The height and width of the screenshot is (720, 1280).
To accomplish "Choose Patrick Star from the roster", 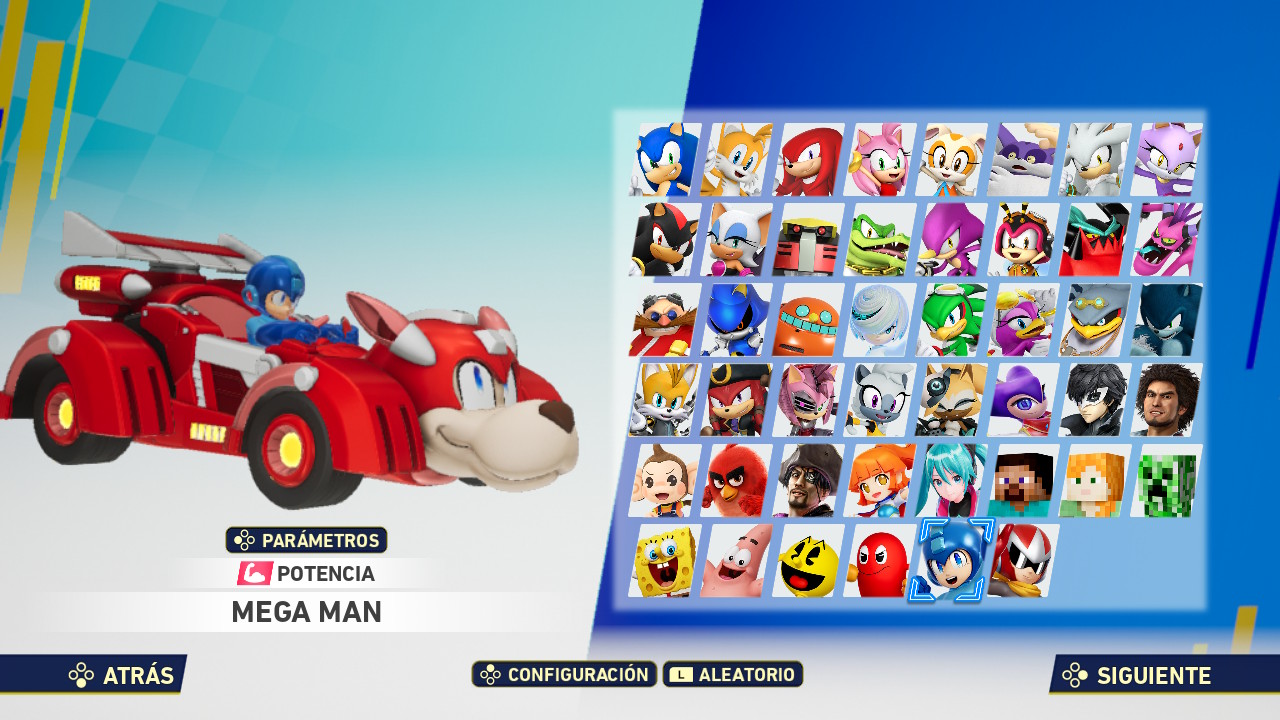I will [737, 560].
